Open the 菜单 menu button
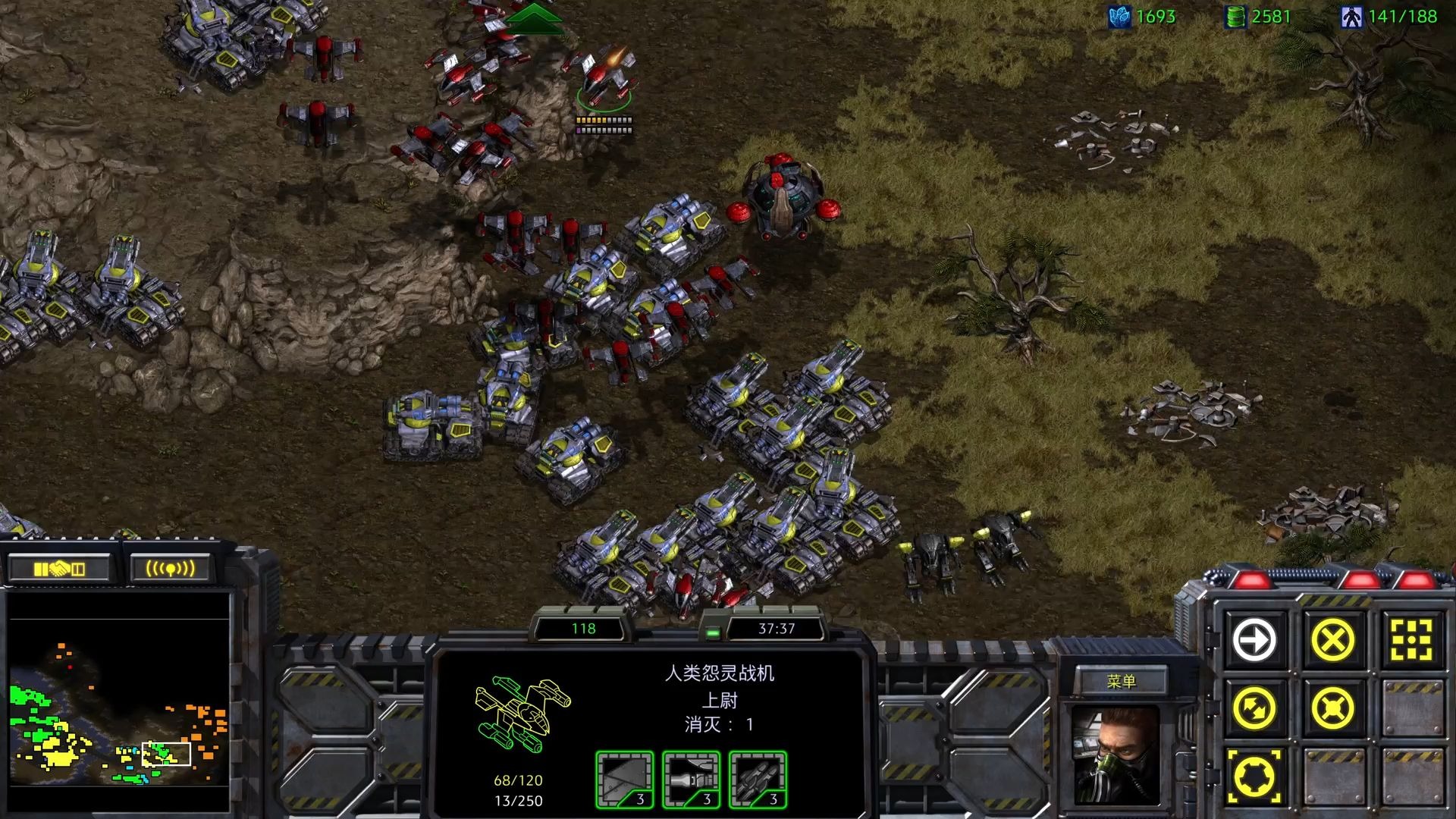Screen dimensions: 1456x819 (1121, 681)
